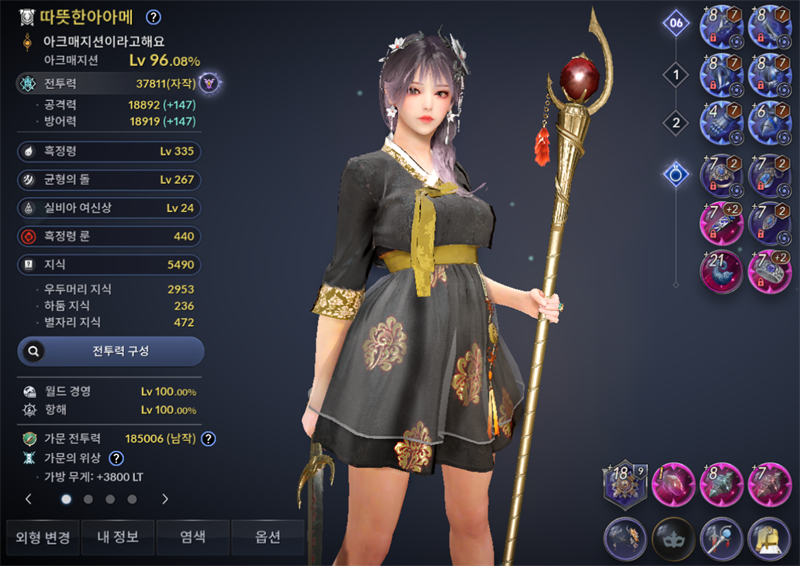Open the 실비아 여신상 row
800x566 pixels.
point(110,208)
